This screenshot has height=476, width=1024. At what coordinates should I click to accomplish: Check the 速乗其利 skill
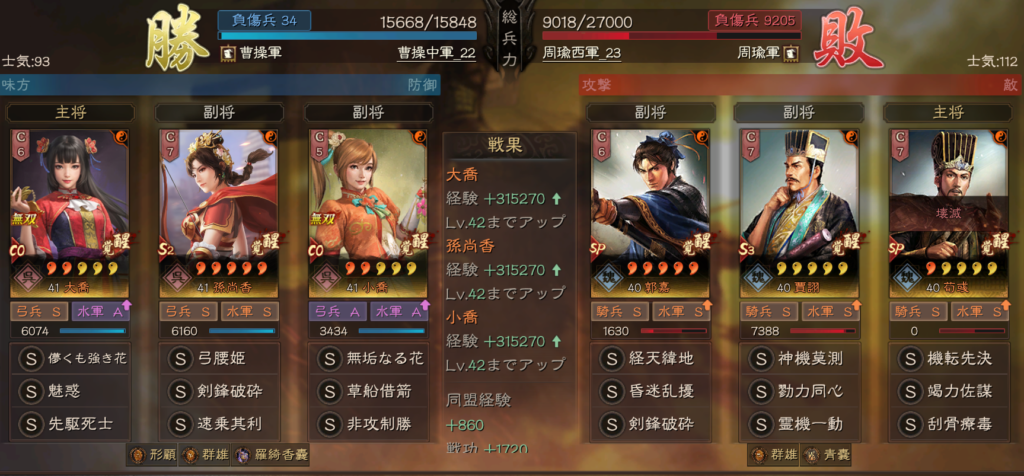pos(220,424)
